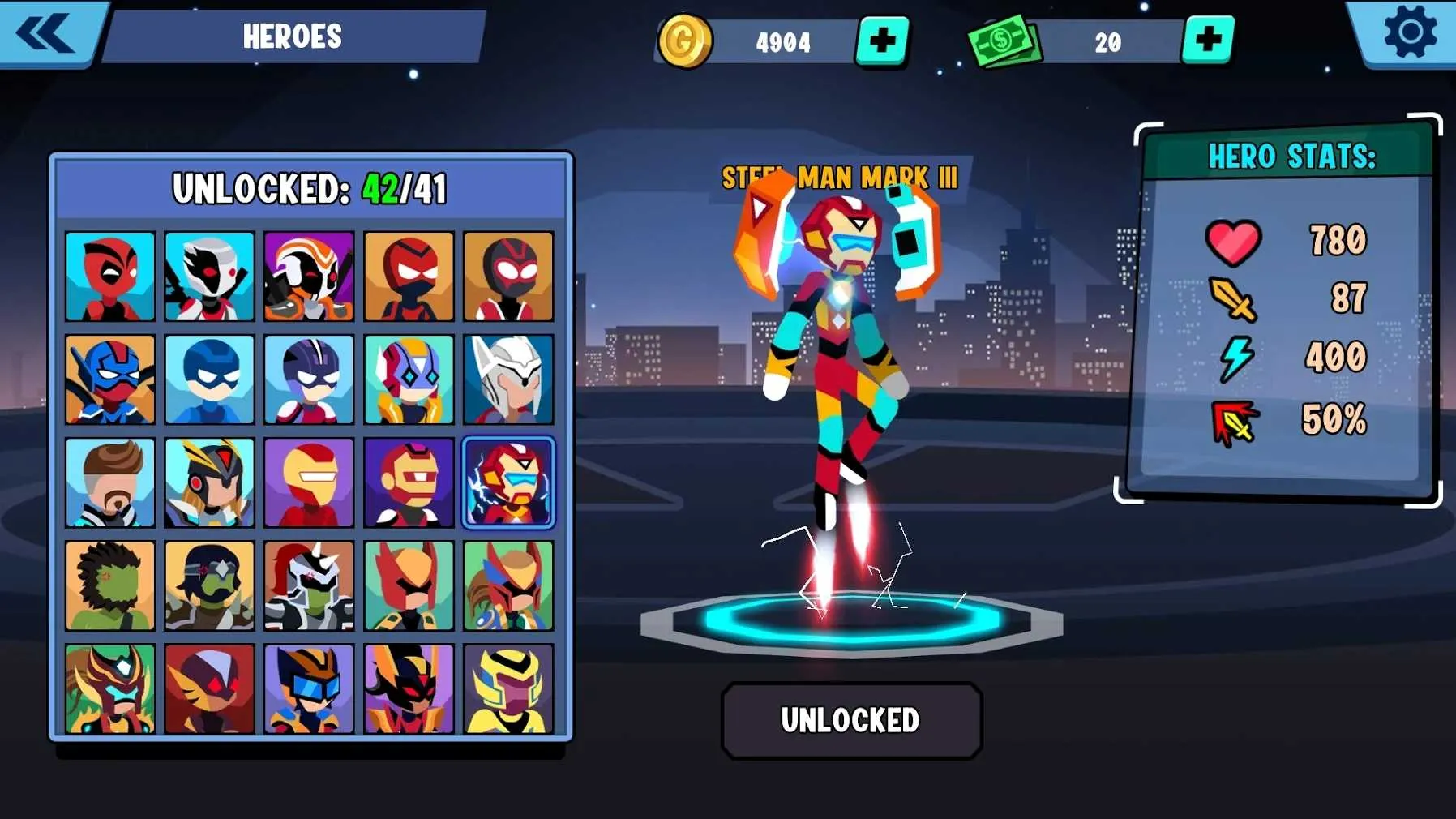Click the heart health stat icon
This screenshot has width=1456, height=819.
pyautogui.click(x=1235, y=241)
